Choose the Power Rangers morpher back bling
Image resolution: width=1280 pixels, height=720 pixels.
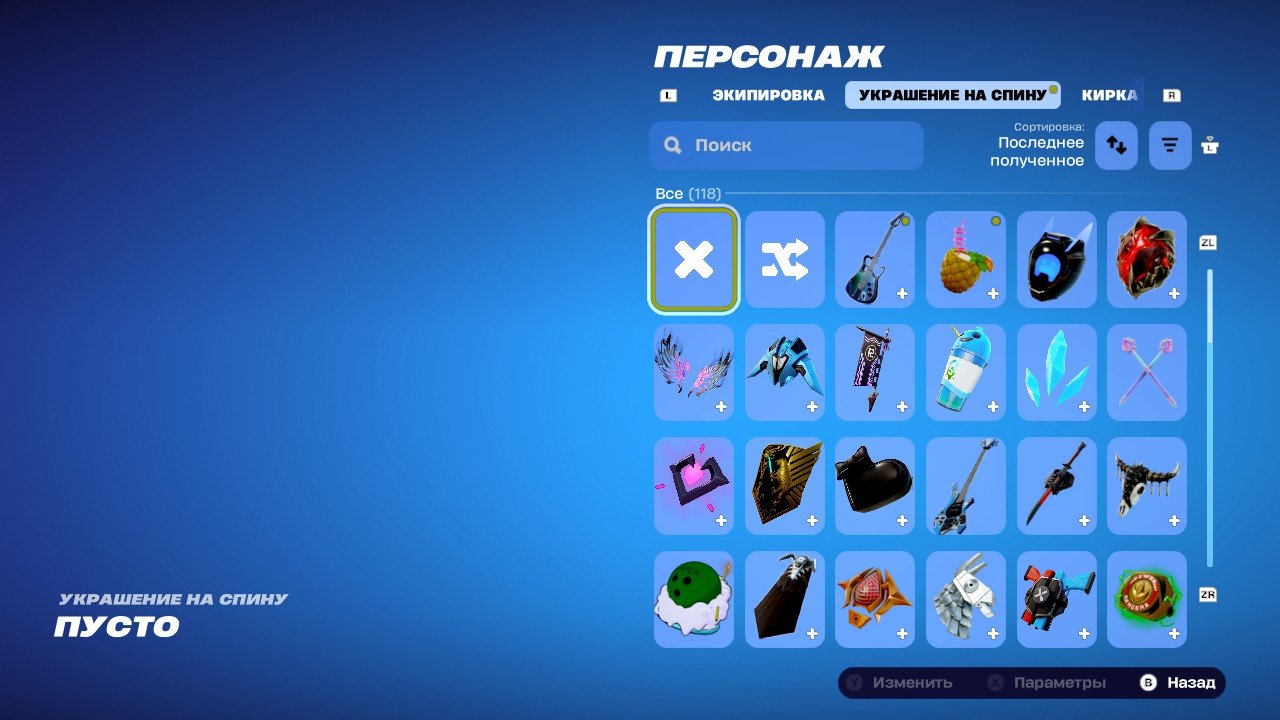[x=1147, y=600]
